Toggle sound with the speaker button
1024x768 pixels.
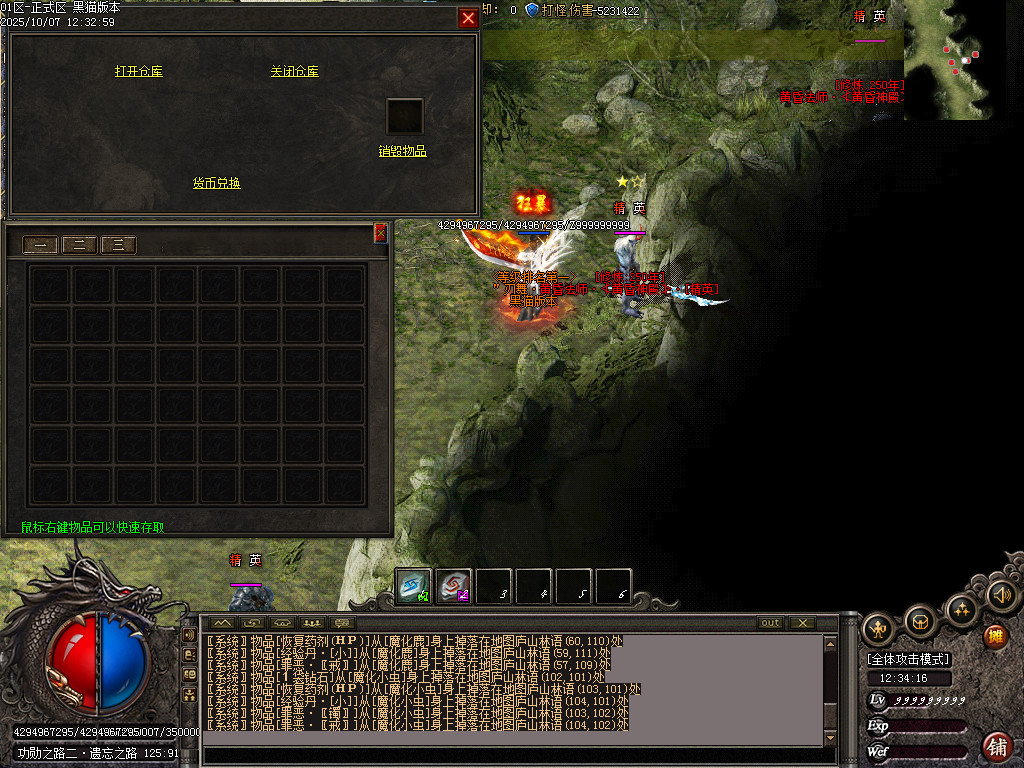tap(1002, 596)
